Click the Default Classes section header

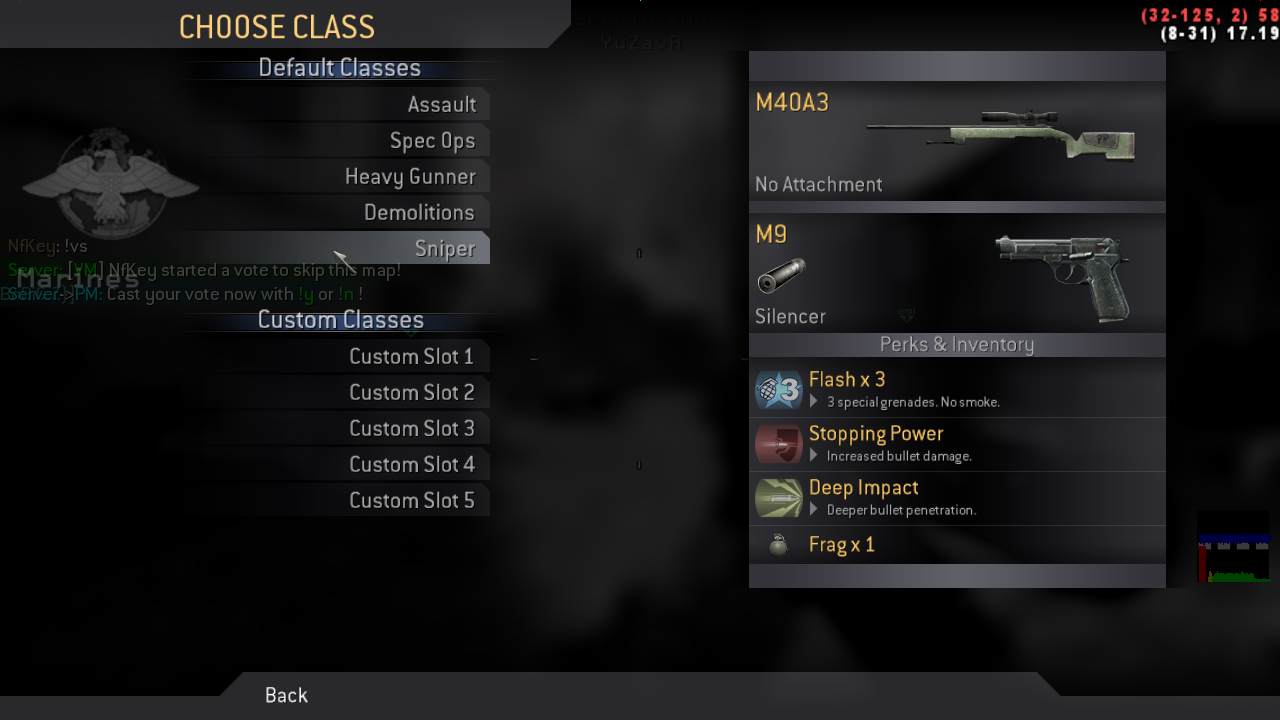[x=338, y=67]
